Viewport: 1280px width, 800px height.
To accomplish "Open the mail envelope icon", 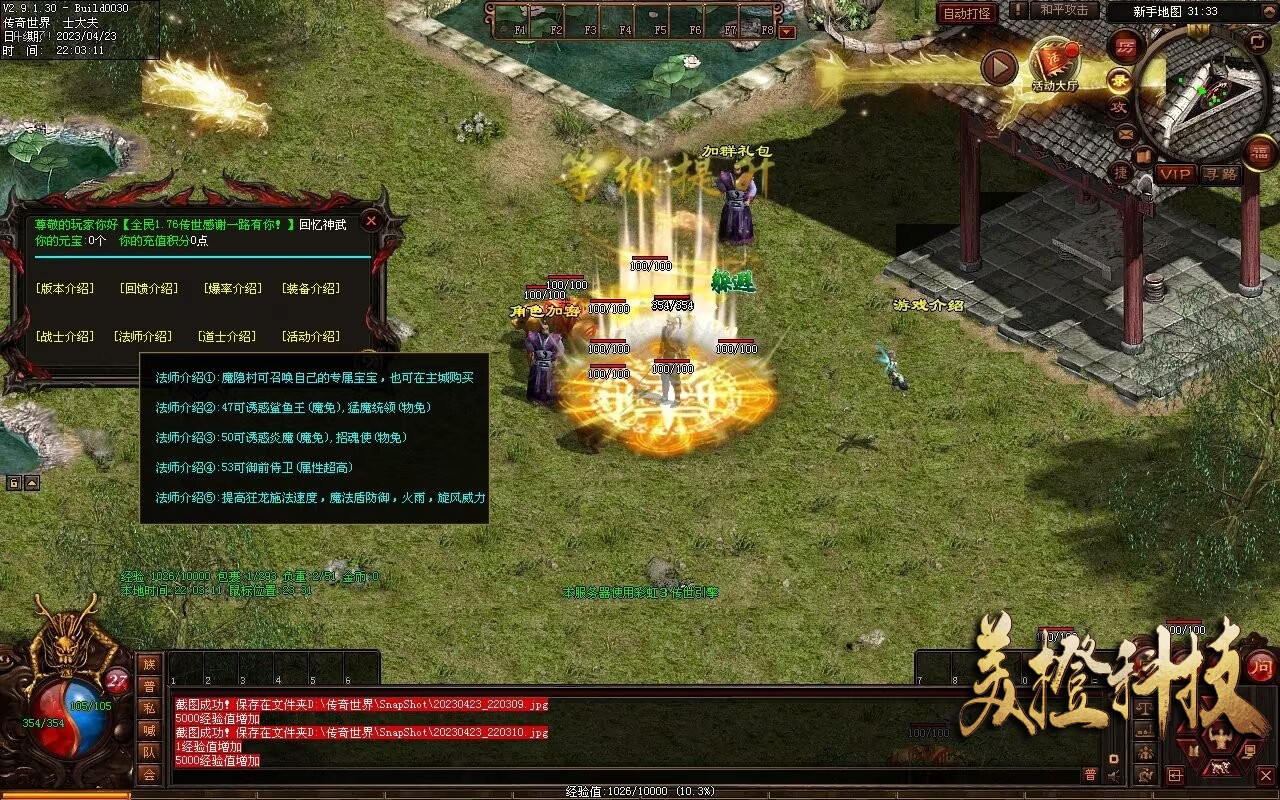I will pyautogui.click(x=1126, y=133).
